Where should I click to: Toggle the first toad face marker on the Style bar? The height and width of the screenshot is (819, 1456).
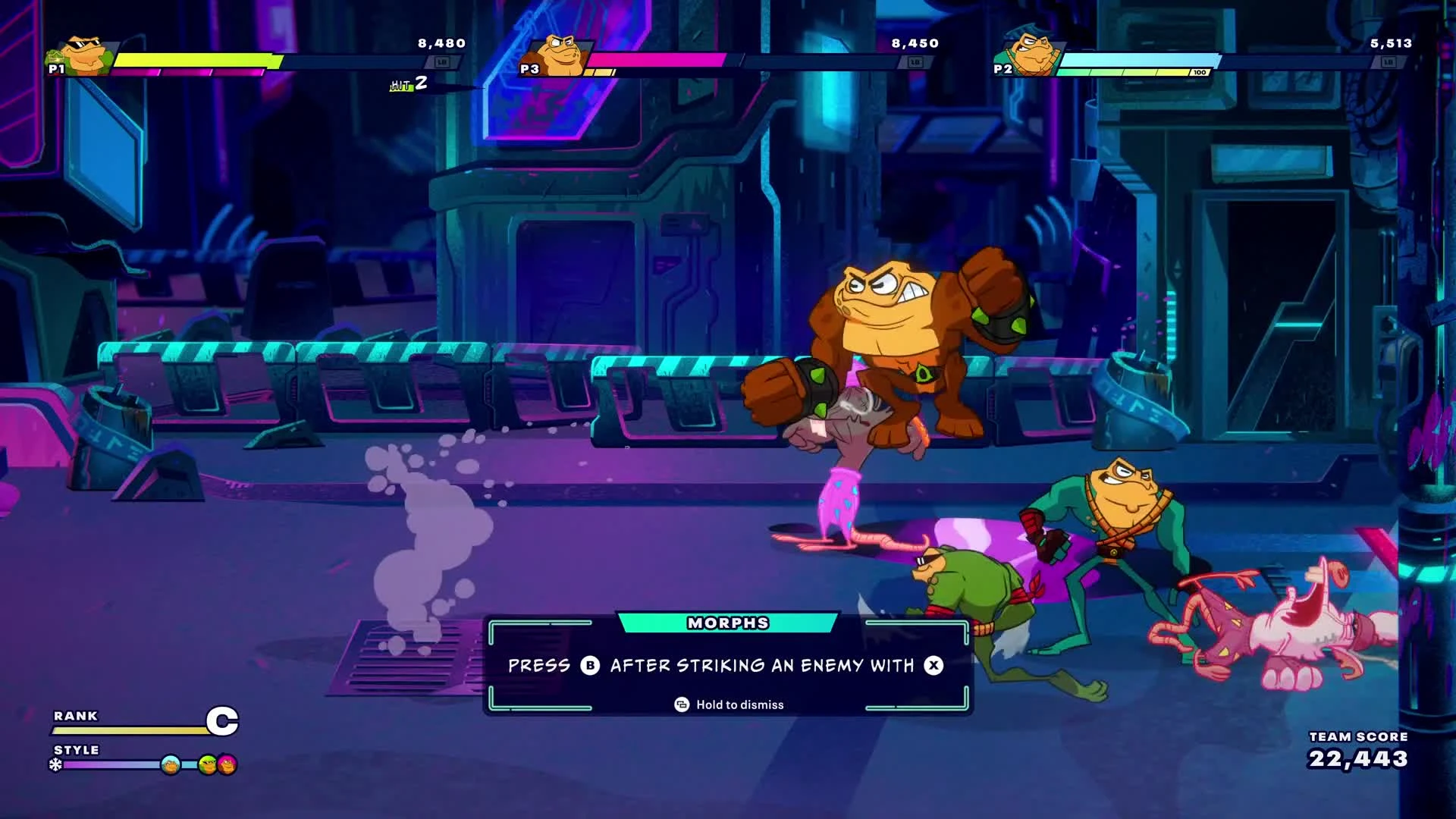click(170, 764)
